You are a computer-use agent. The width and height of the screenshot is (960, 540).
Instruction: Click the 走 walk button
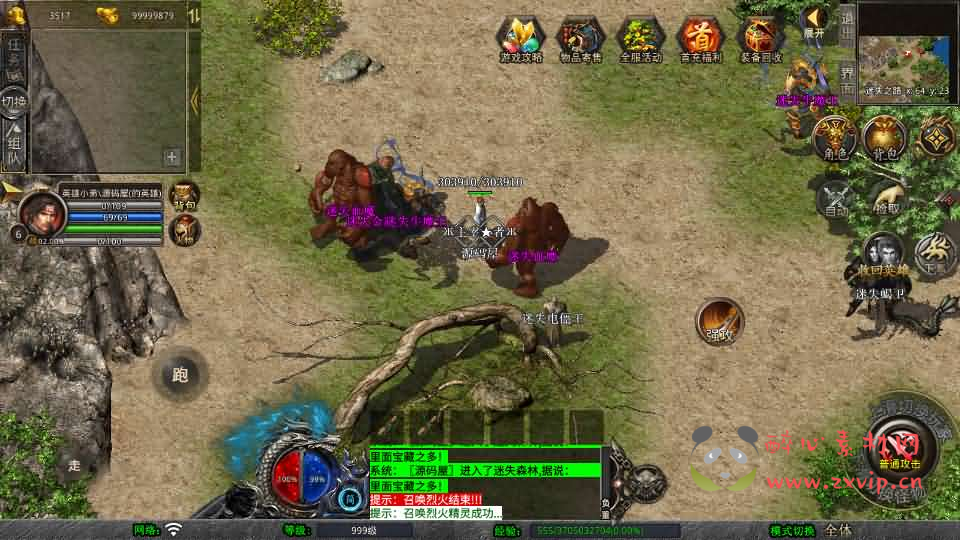coord(74,464)
